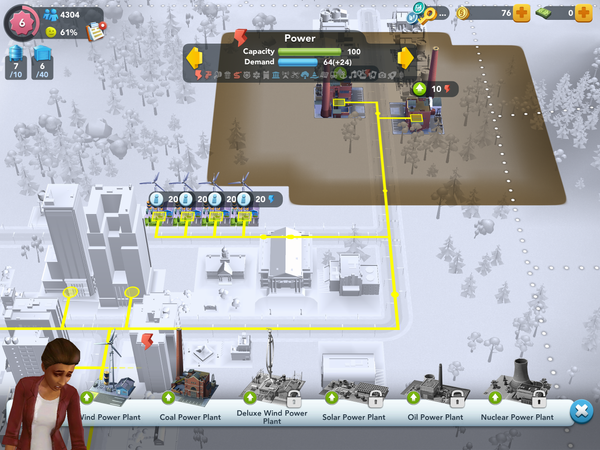
Task: Pick the locked Solar Power Plant
Action: pyautogui.click(x=352, y=390)
